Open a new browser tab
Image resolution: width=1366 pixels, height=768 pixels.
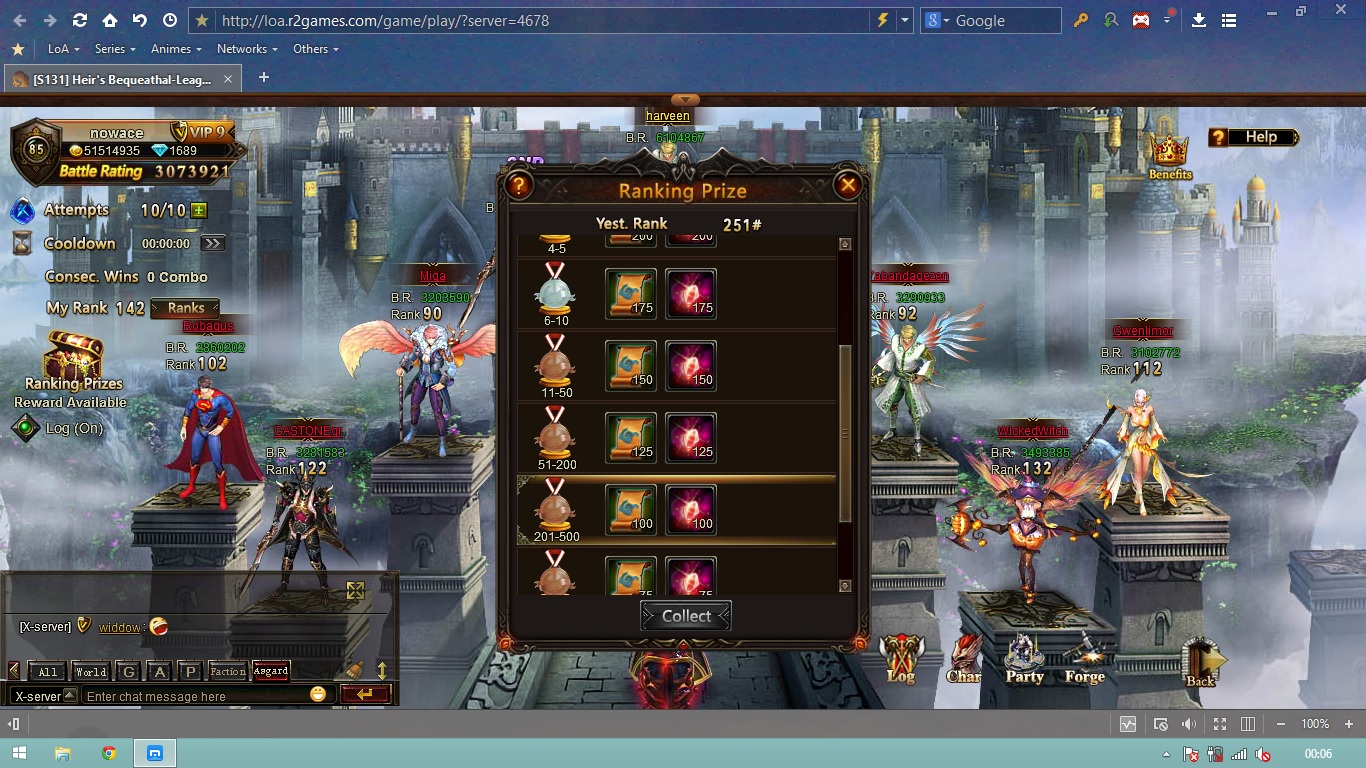[x=264, y=78]
